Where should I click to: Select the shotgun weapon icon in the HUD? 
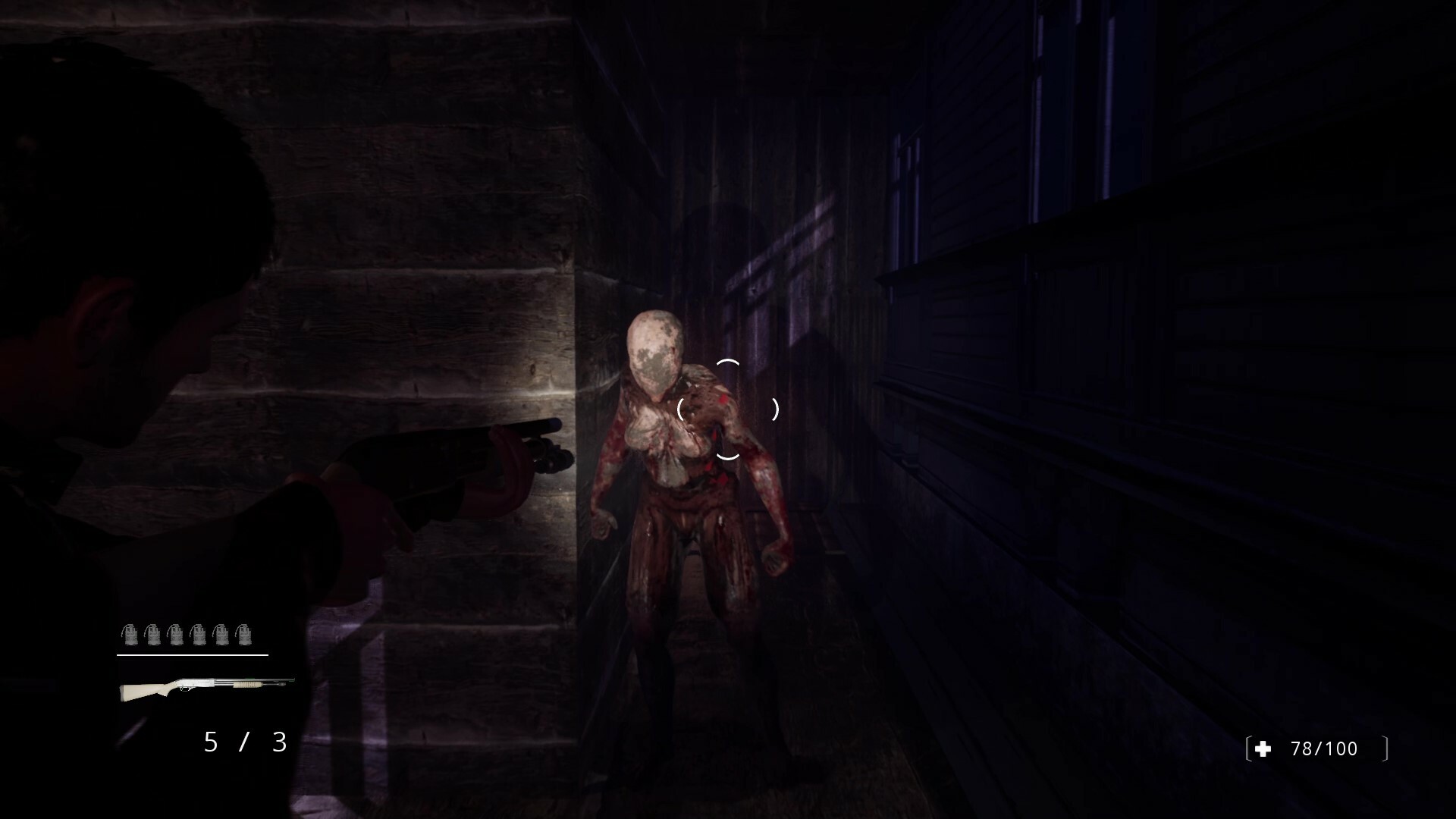tap(197, 686)
